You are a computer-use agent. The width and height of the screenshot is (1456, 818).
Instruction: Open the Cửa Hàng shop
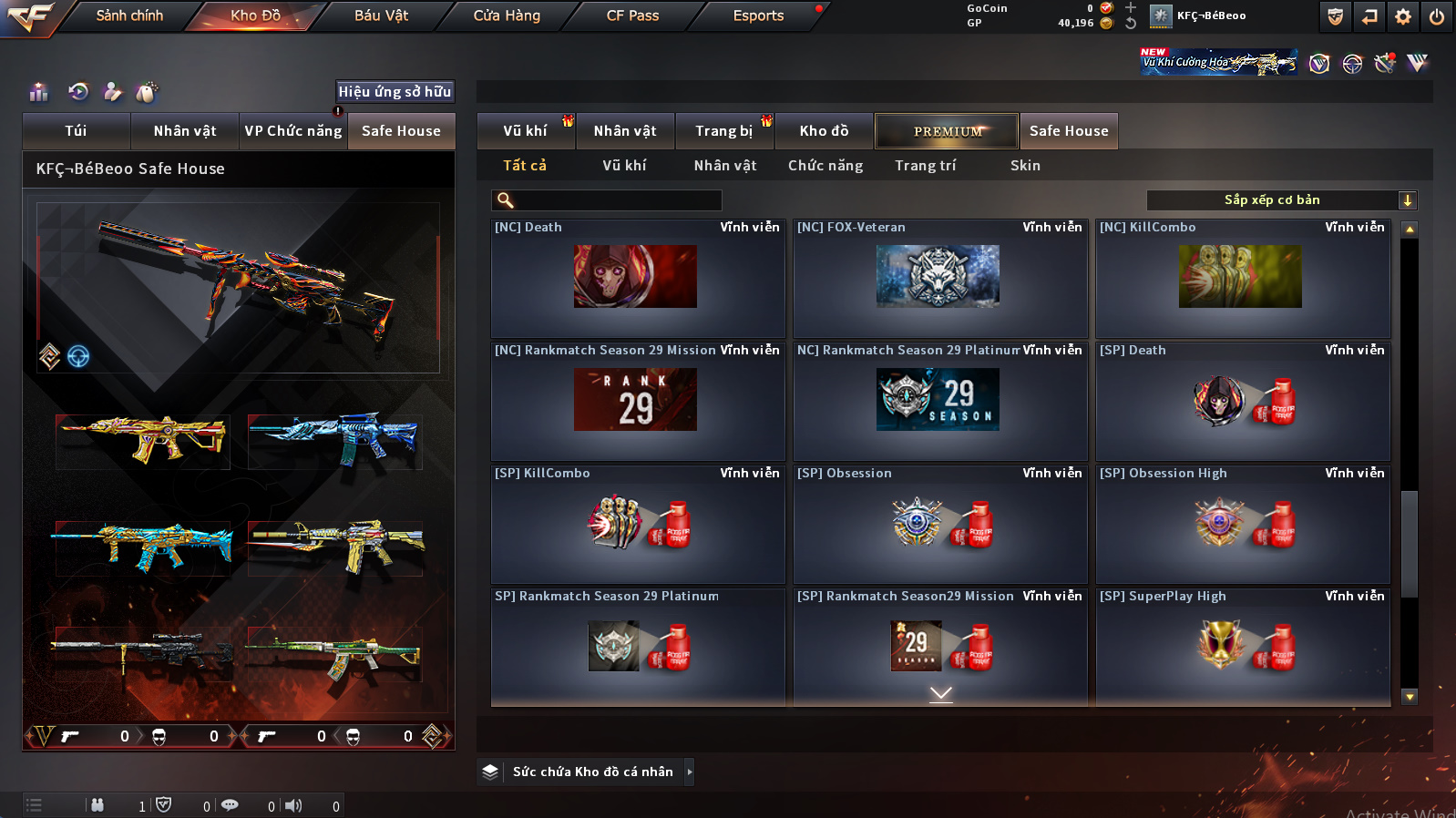coord(507,15)
